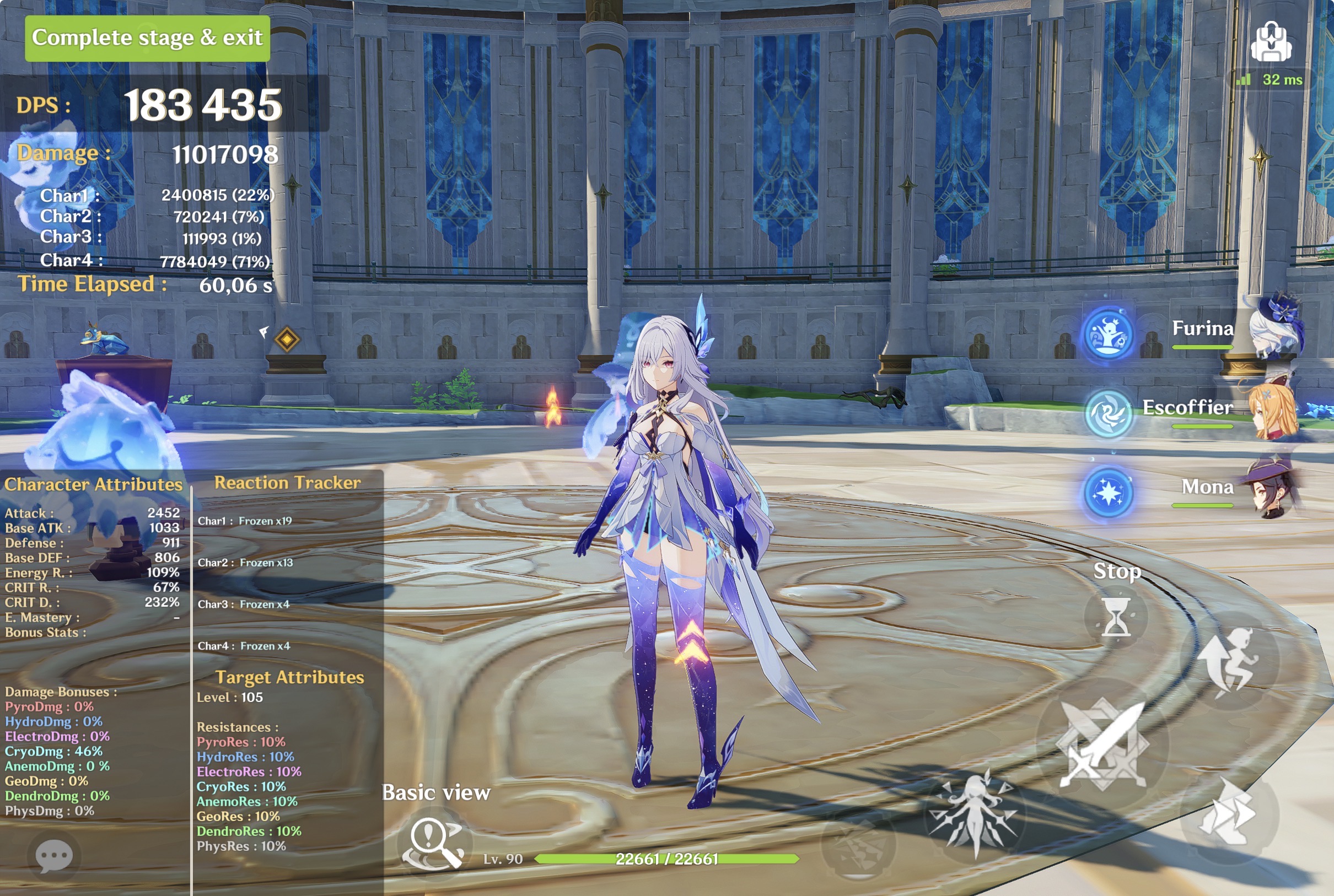Switch to Furina in the party
This screenshot has height=896, width=1334.
tap(1202, 330)
